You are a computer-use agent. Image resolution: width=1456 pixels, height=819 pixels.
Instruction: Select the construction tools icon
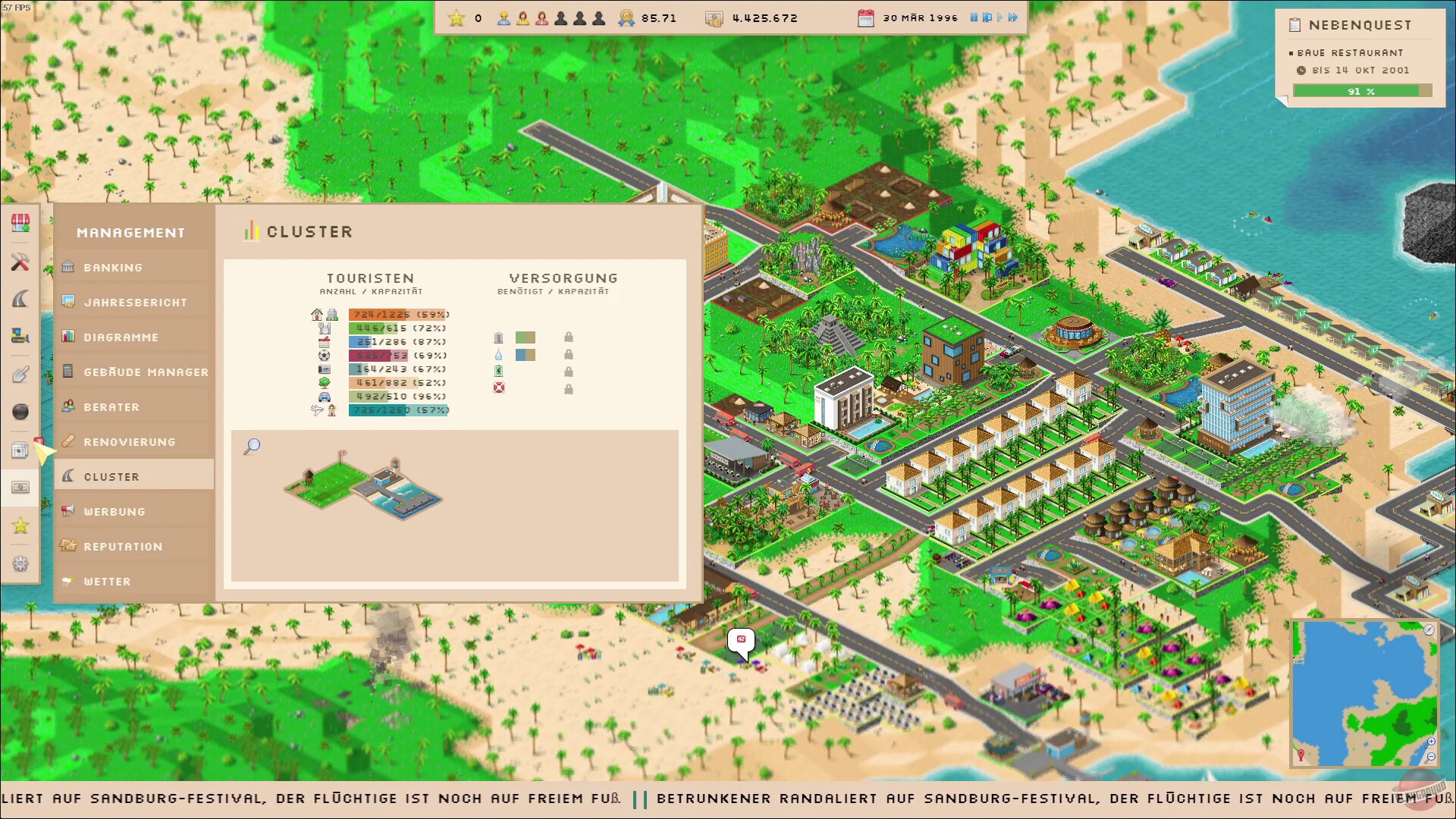pos(20,263)
